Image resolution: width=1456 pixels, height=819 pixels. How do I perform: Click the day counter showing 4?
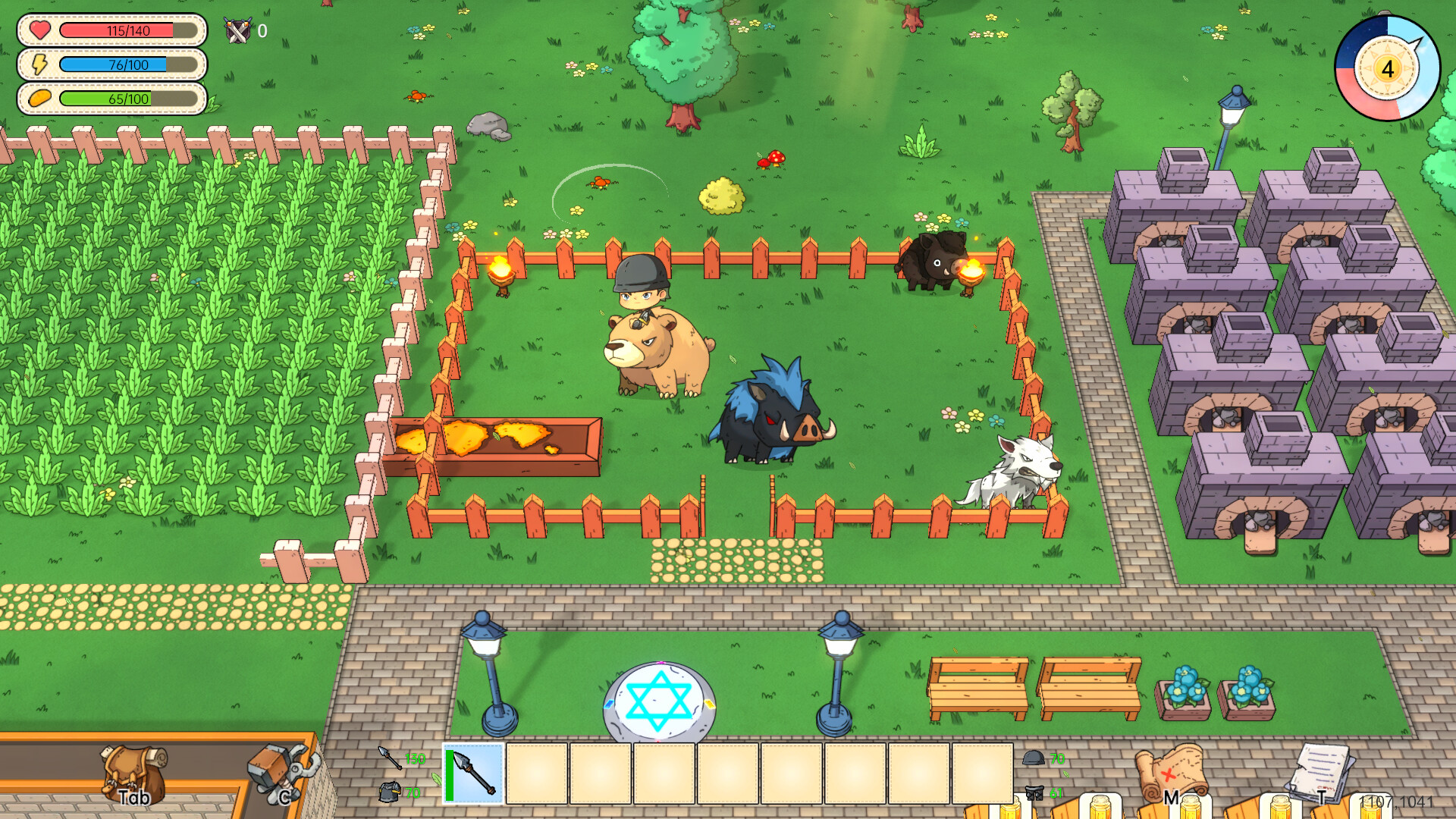(1387, 70)
